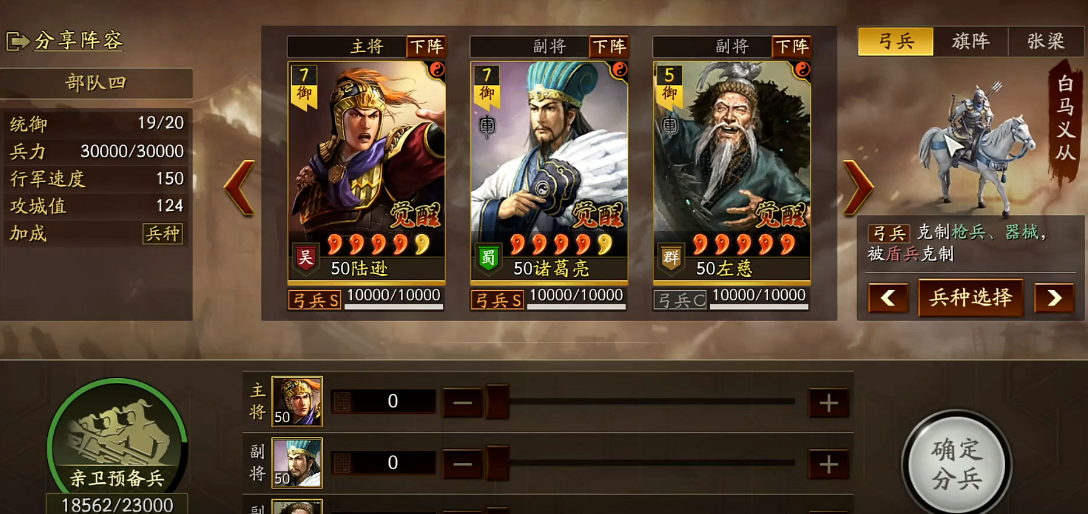Viewport: 1088px width, 514px height.
Task: Remove 诸葛亮 with his 下阵 button
Action: (609, 47)
